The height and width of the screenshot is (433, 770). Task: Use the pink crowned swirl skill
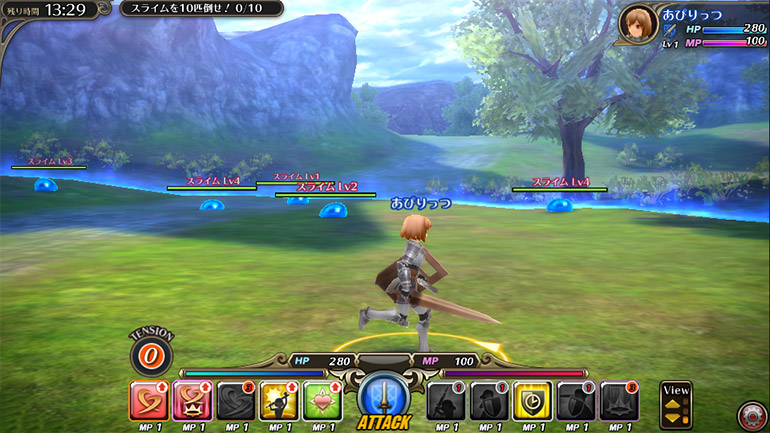pyautogui.click(x=193, y=401)
